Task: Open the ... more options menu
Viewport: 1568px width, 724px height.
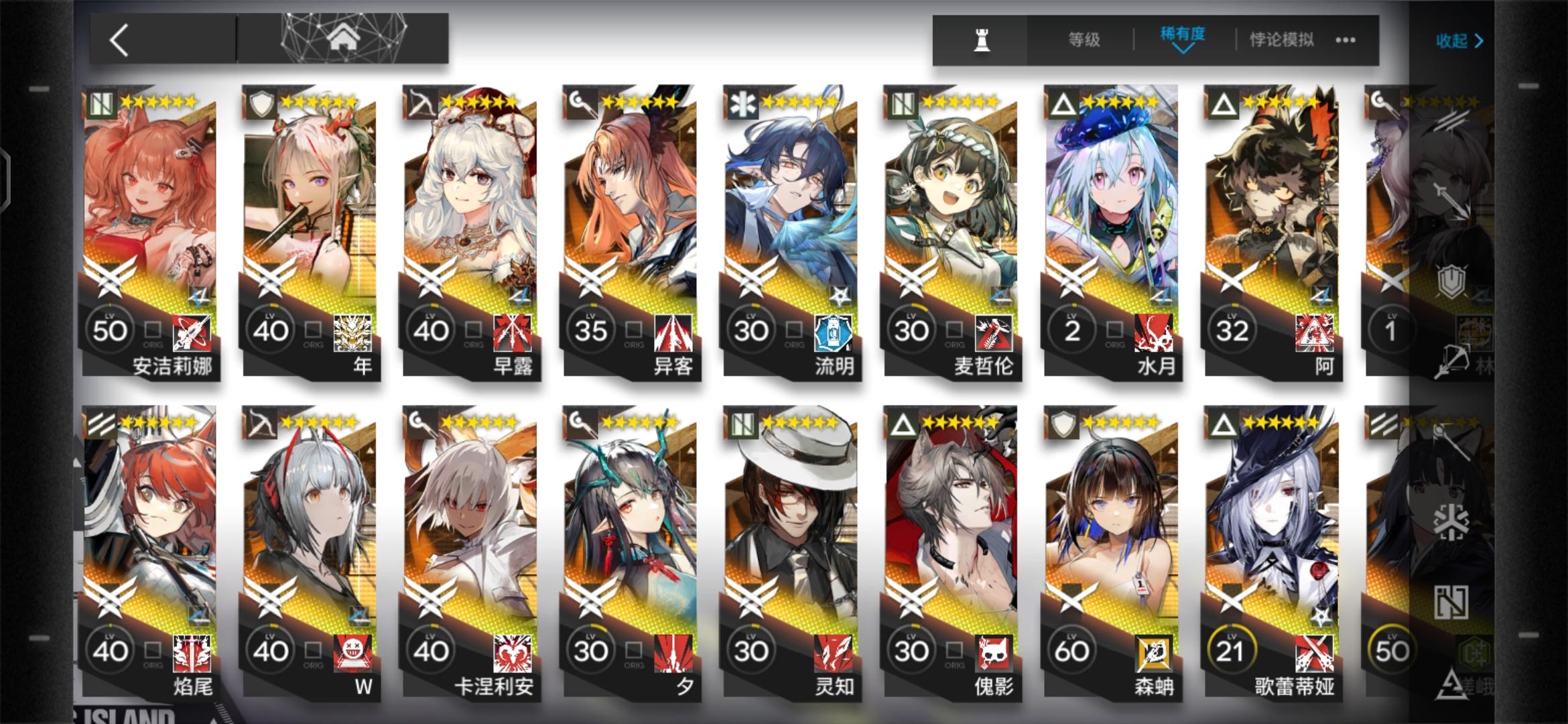Action: point(1346,40)
